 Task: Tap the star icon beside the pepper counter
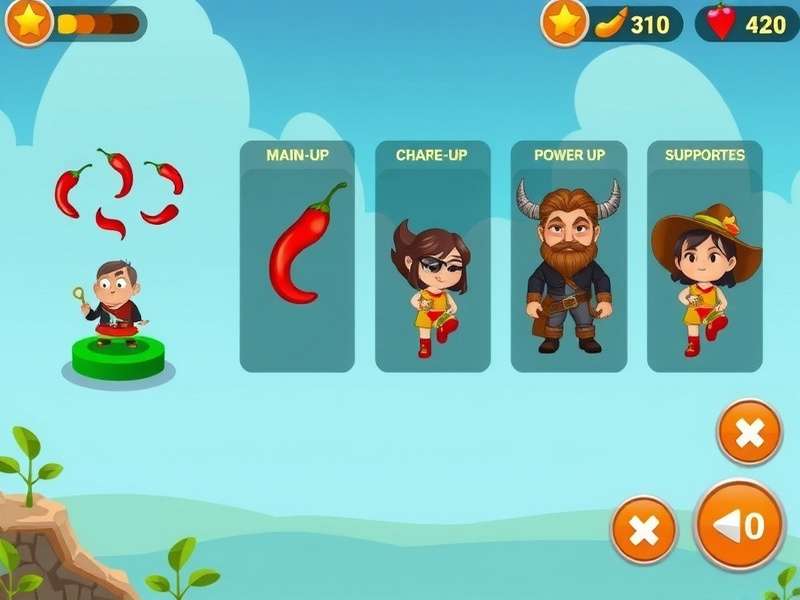click(565, 23)
